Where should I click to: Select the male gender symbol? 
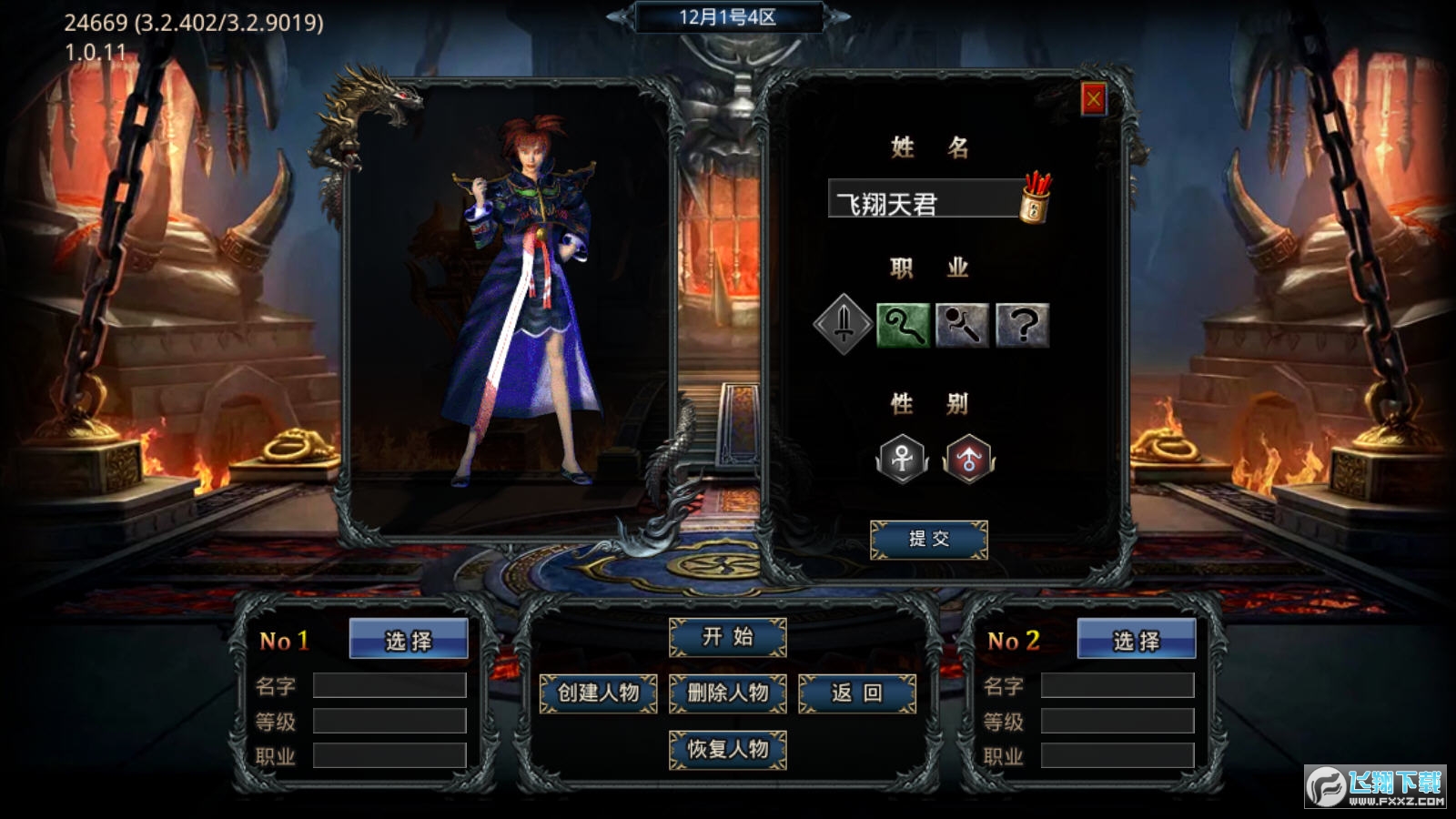coord(967,460)
